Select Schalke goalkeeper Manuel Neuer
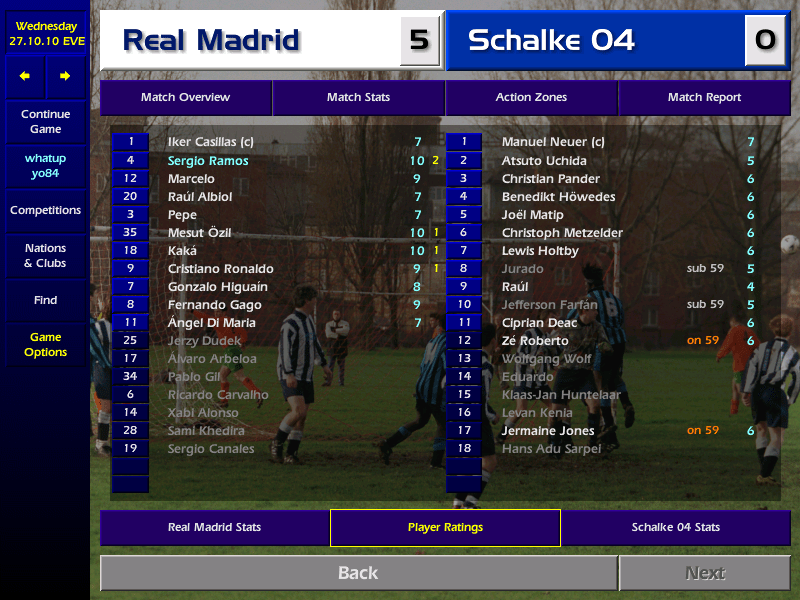Image resolution: width=800 pixels, height=600 pixels. pyautogui.click(x=552, y=143)
